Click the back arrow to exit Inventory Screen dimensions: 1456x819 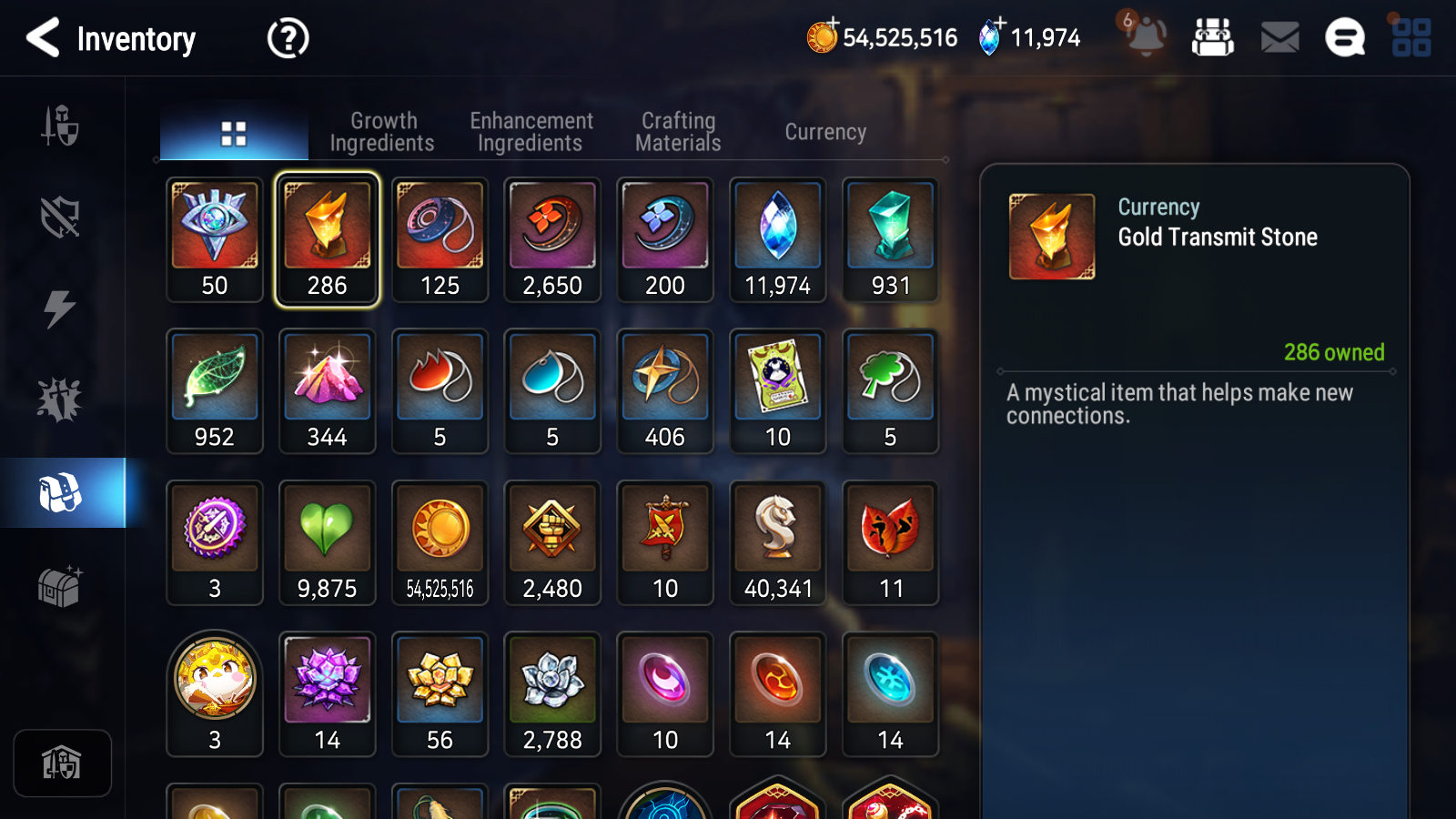click(43, 37)
